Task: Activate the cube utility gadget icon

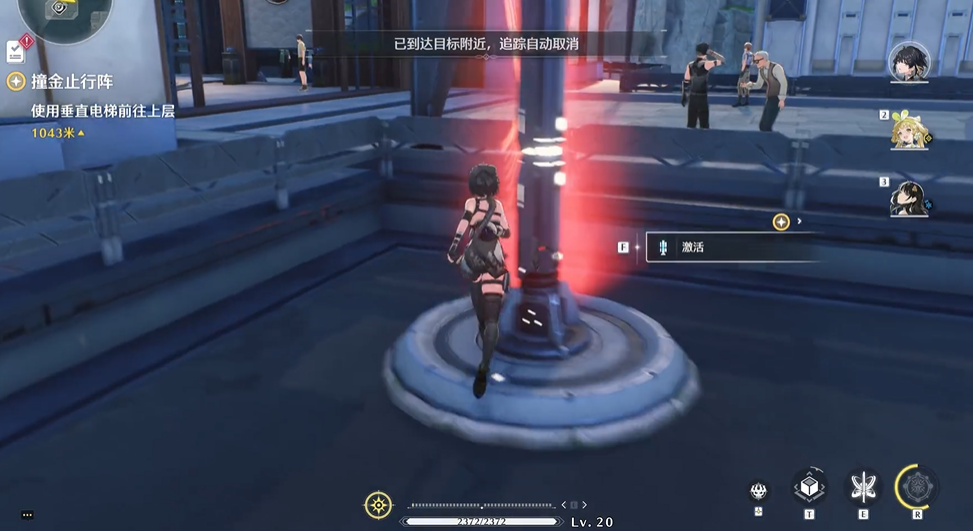Action: [808, 487]
